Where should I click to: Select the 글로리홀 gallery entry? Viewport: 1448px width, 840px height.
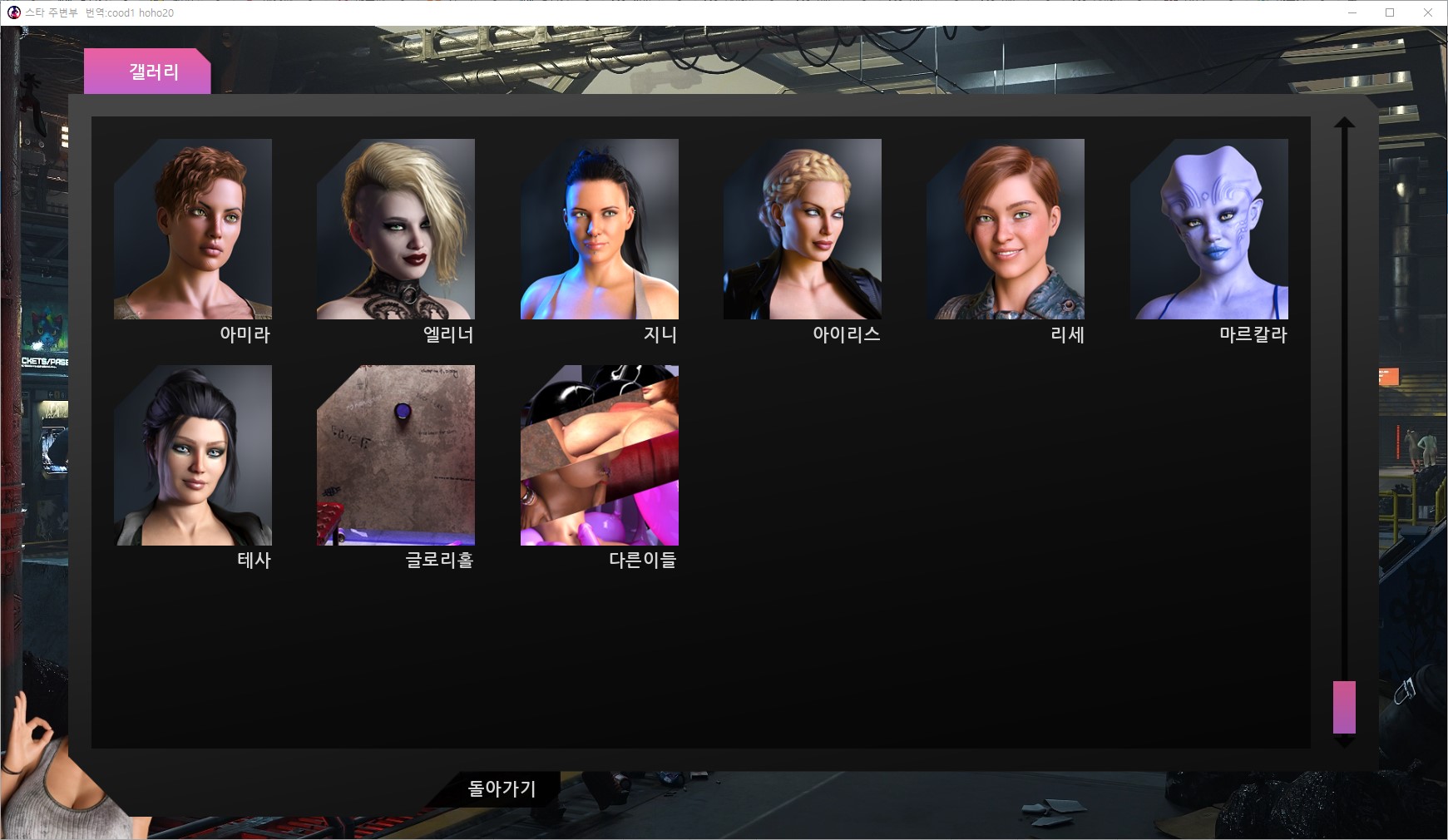click(396, 455)
